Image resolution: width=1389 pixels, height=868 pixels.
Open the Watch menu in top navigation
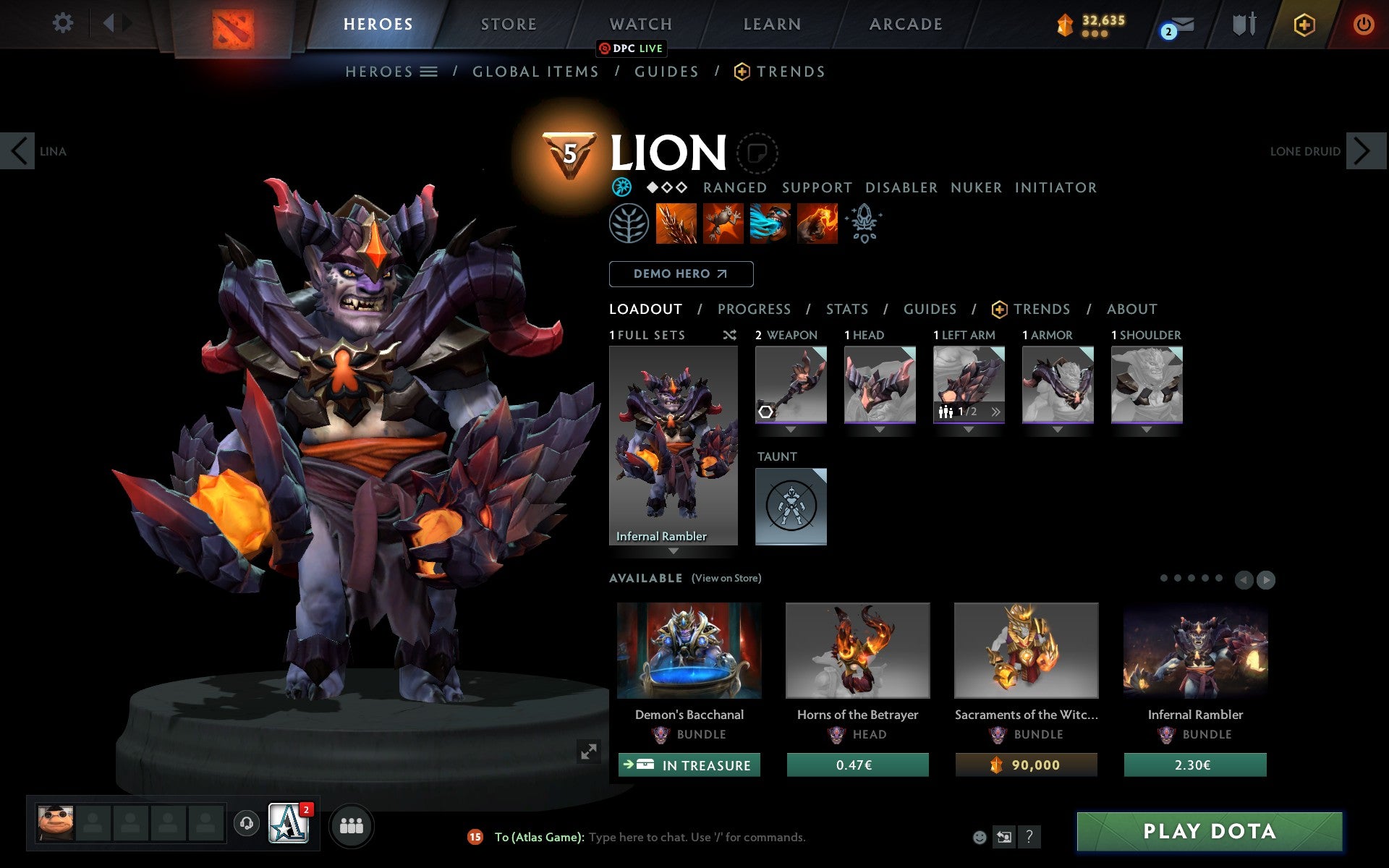[x=640, y=23]
